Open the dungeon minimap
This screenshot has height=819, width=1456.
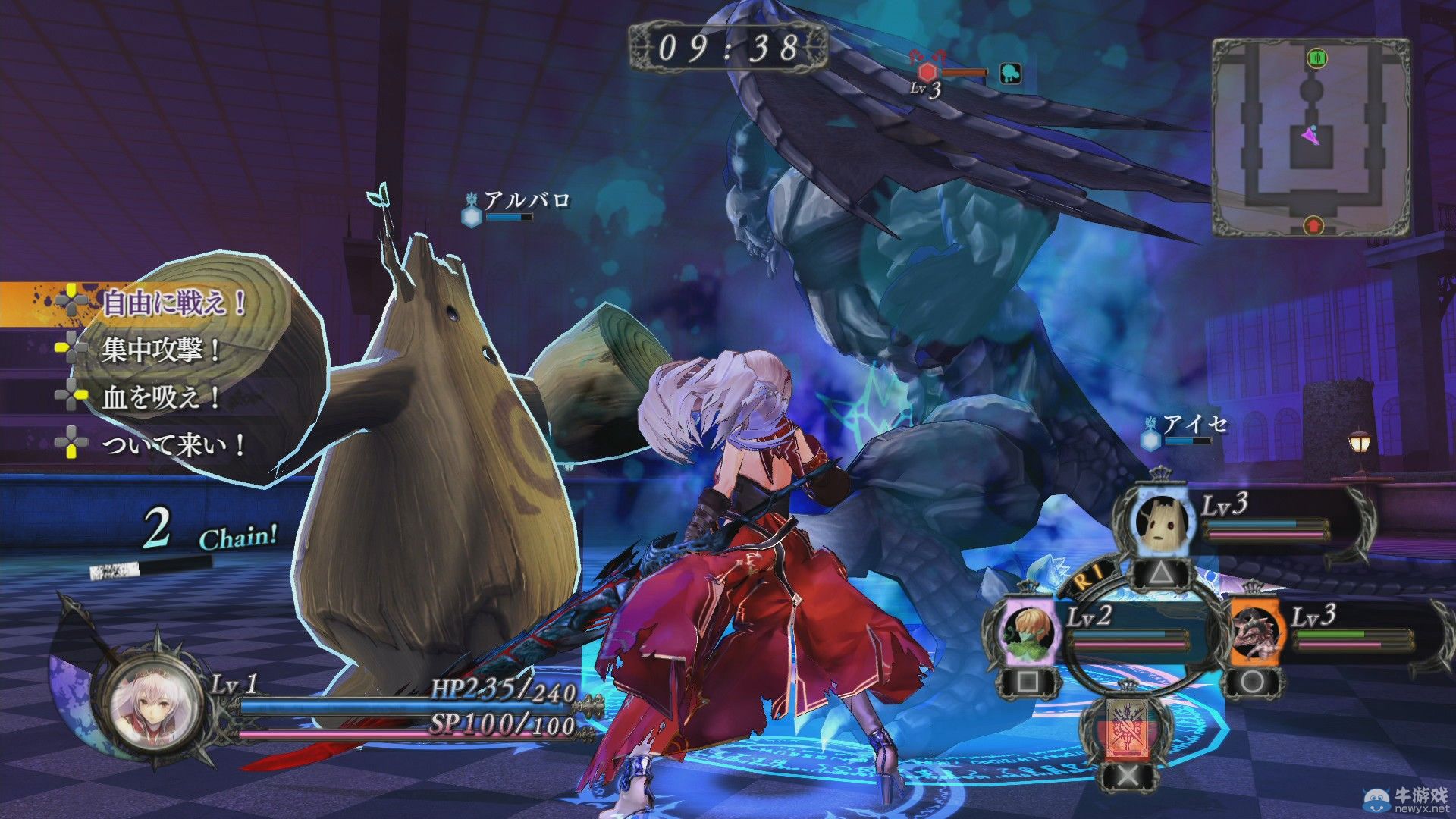point(1310,138)
